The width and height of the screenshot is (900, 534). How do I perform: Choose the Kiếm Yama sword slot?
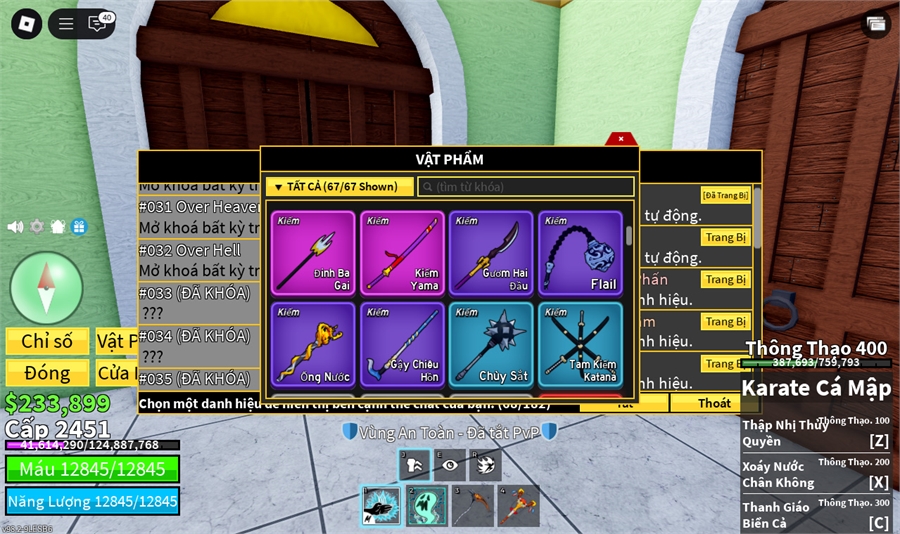click(403, 253)
